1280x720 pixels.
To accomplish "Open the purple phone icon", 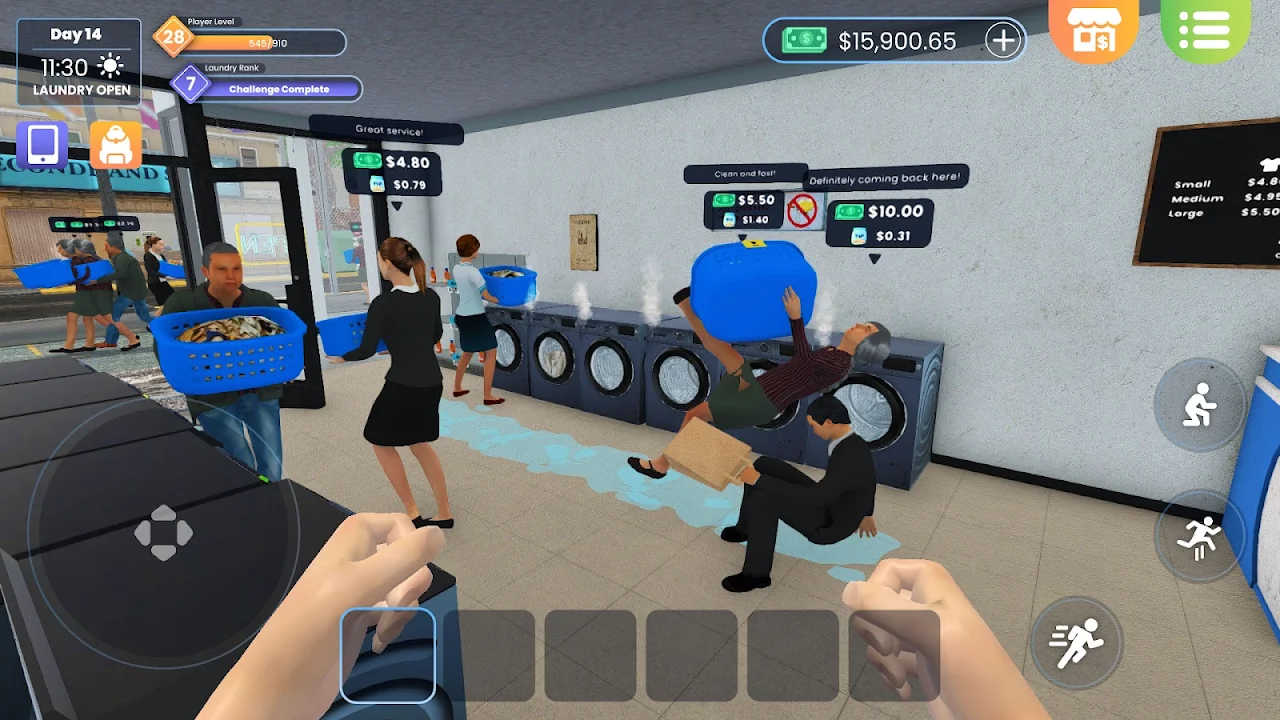I will pyautogui.click(x=42, y=145).
